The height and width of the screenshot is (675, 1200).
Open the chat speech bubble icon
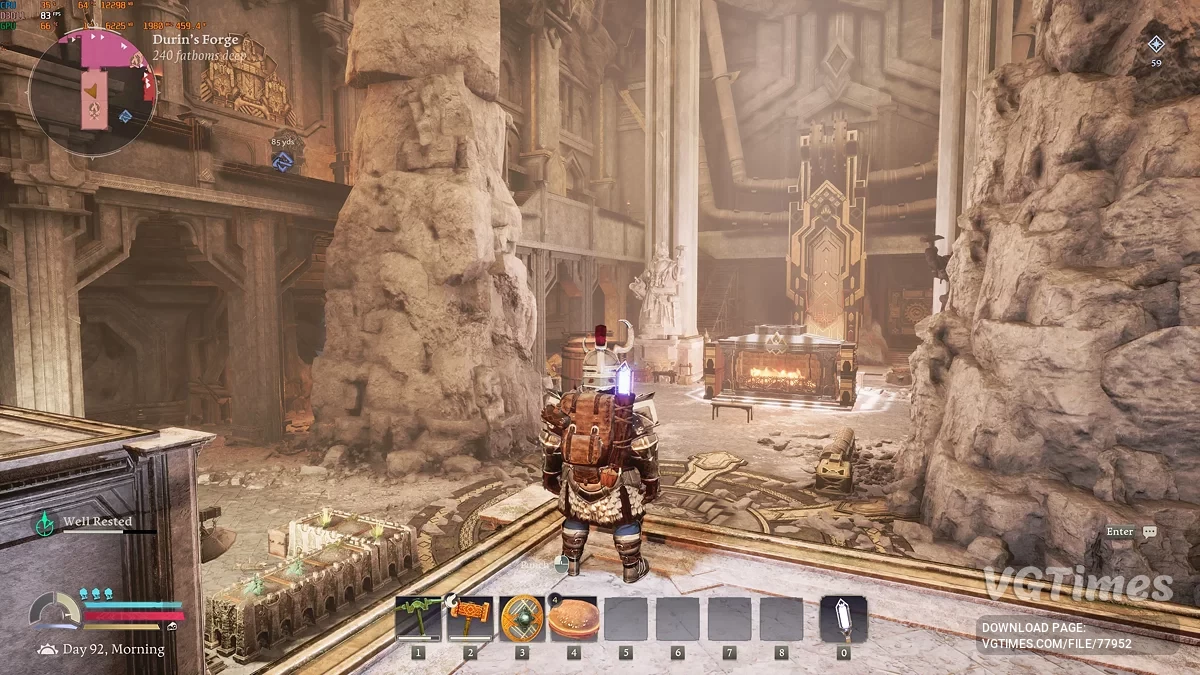[1149, 532]
